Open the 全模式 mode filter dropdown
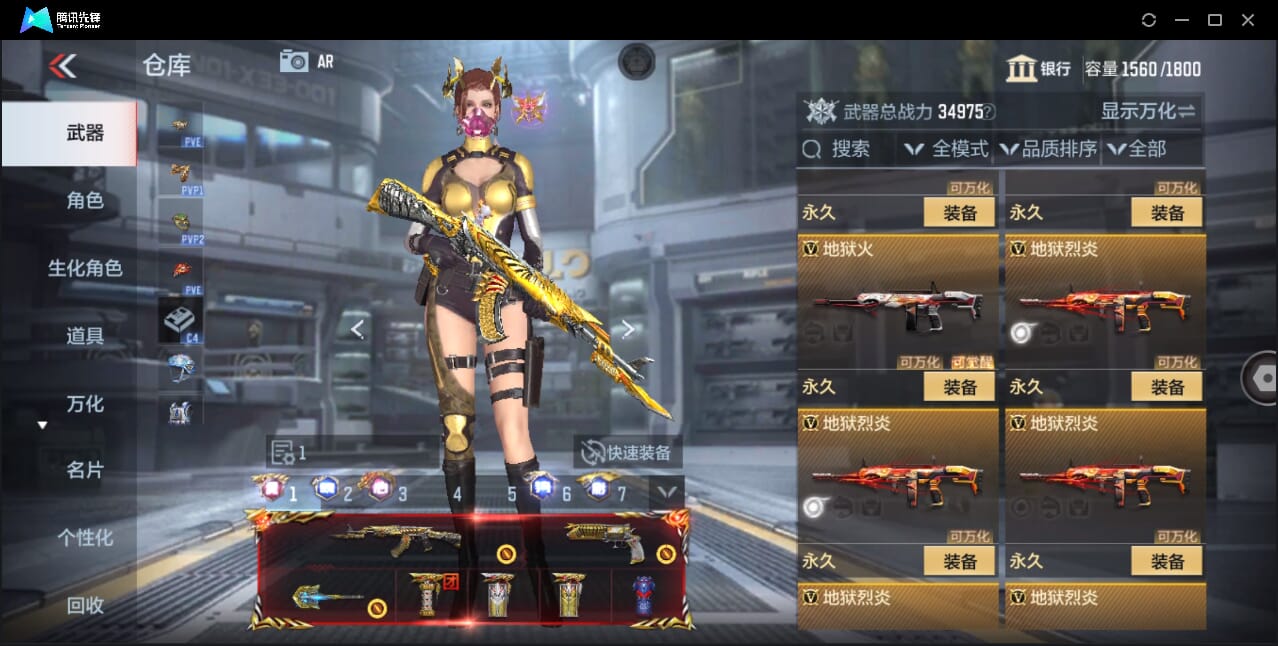The image size is (1278, 646). (x=947, y=149)
